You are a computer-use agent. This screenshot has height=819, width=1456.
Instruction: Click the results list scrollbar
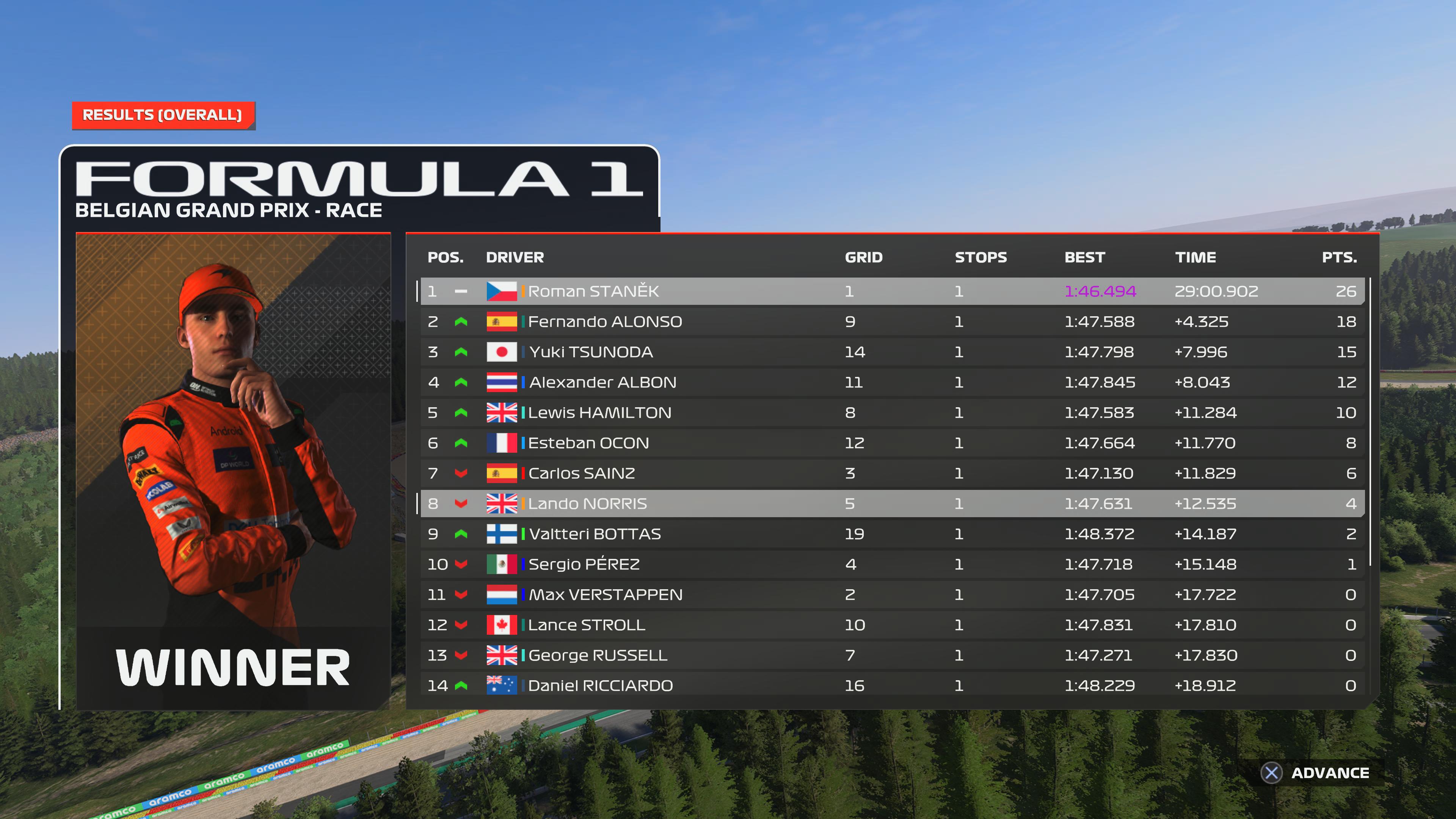(1371, 421)
